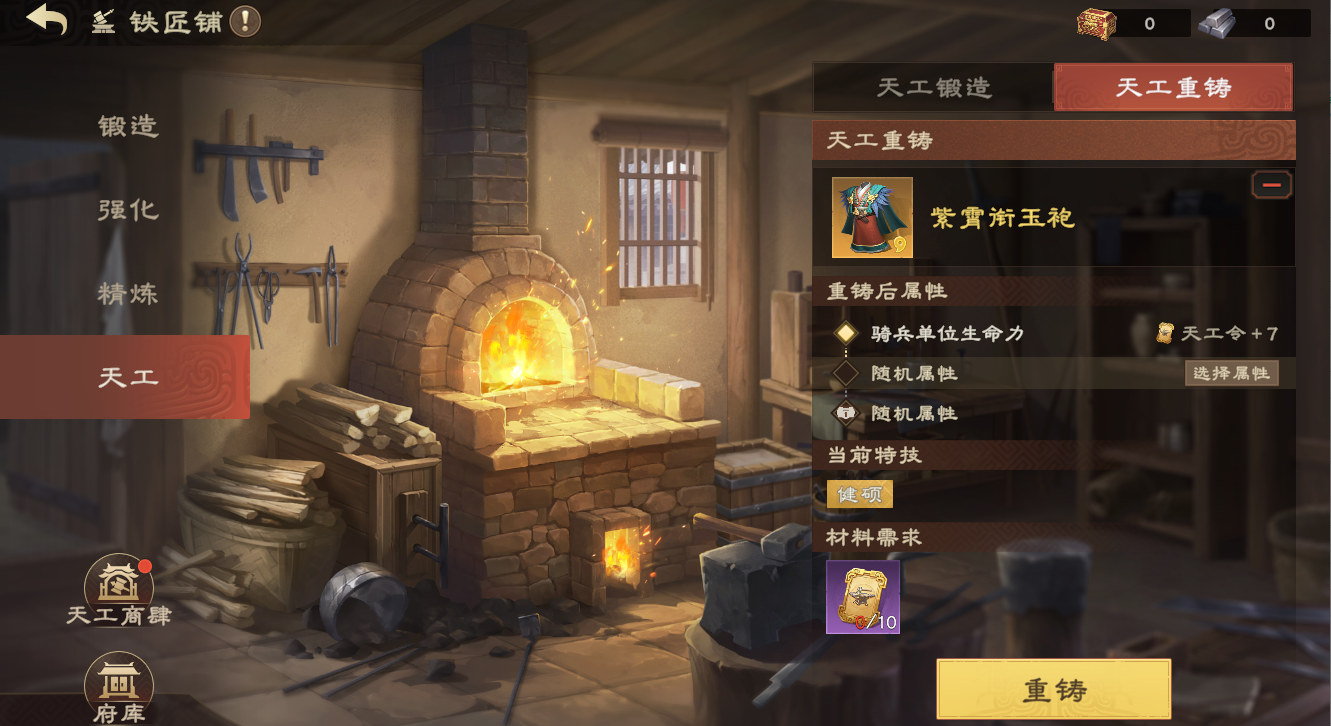Click the yellow 重铸 button
The image size is (1331, 726).
(x=1053, y=689)
